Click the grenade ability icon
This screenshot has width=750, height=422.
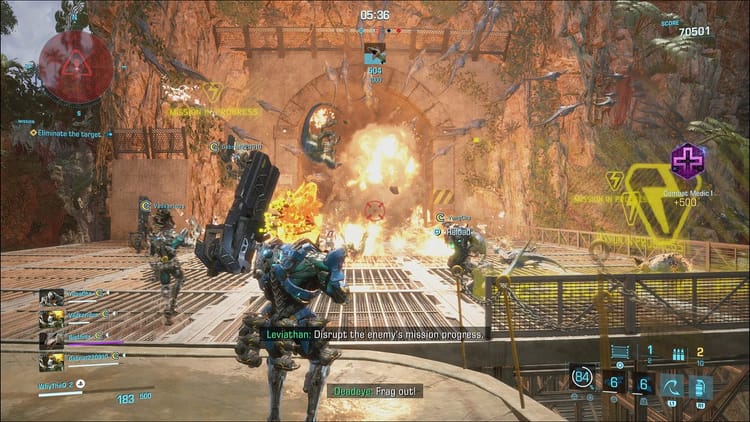pos(701,386)
